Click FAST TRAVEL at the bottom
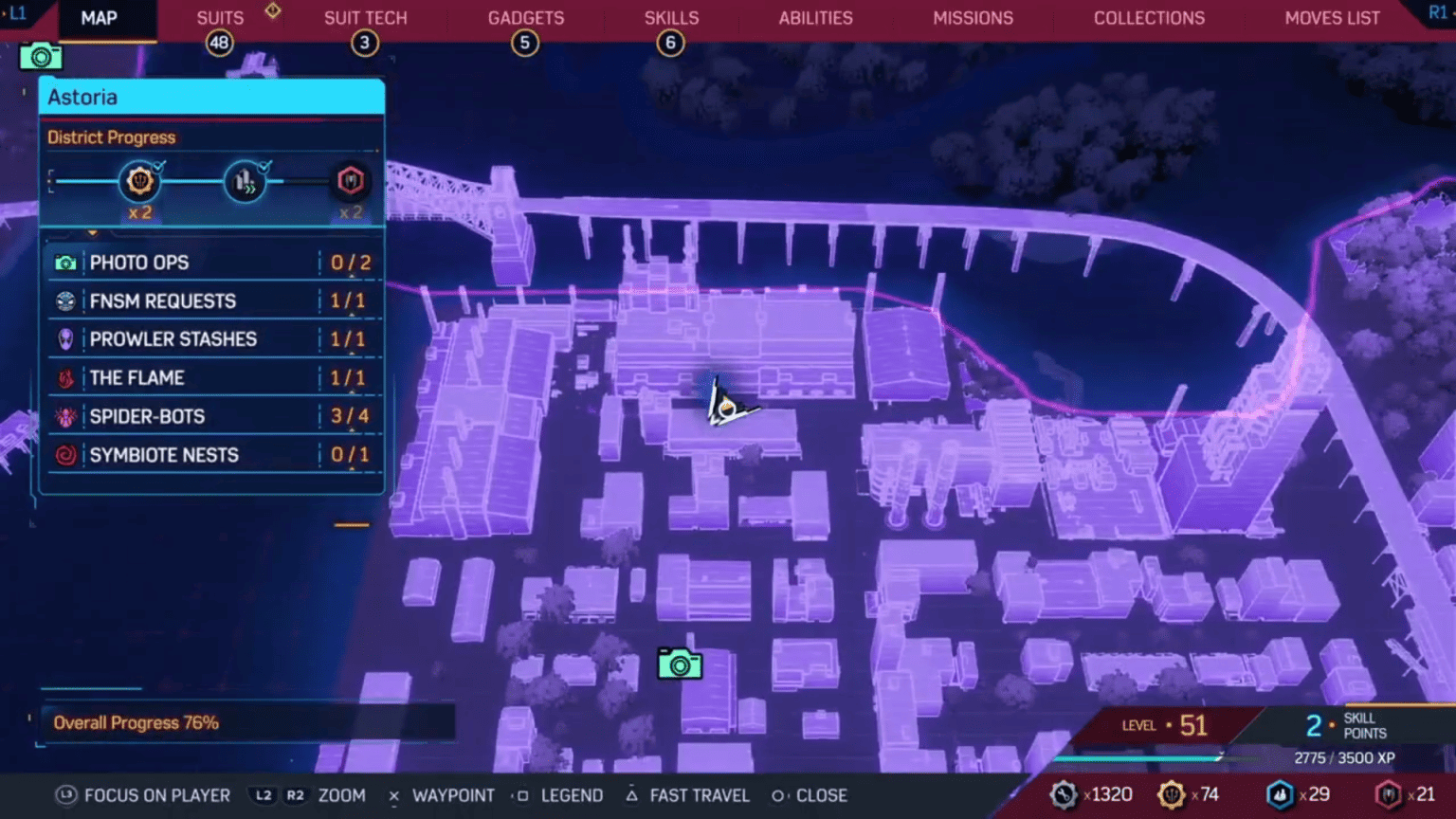This screenshot has width=1456, height=819. pos(699,795)
